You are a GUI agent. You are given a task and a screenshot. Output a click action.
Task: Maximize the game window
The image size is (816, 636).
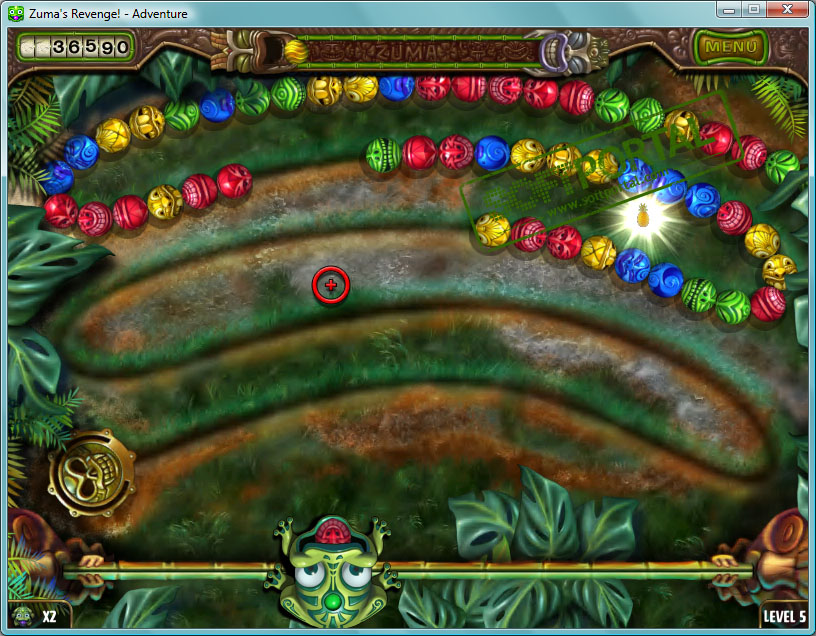(752, 9)
